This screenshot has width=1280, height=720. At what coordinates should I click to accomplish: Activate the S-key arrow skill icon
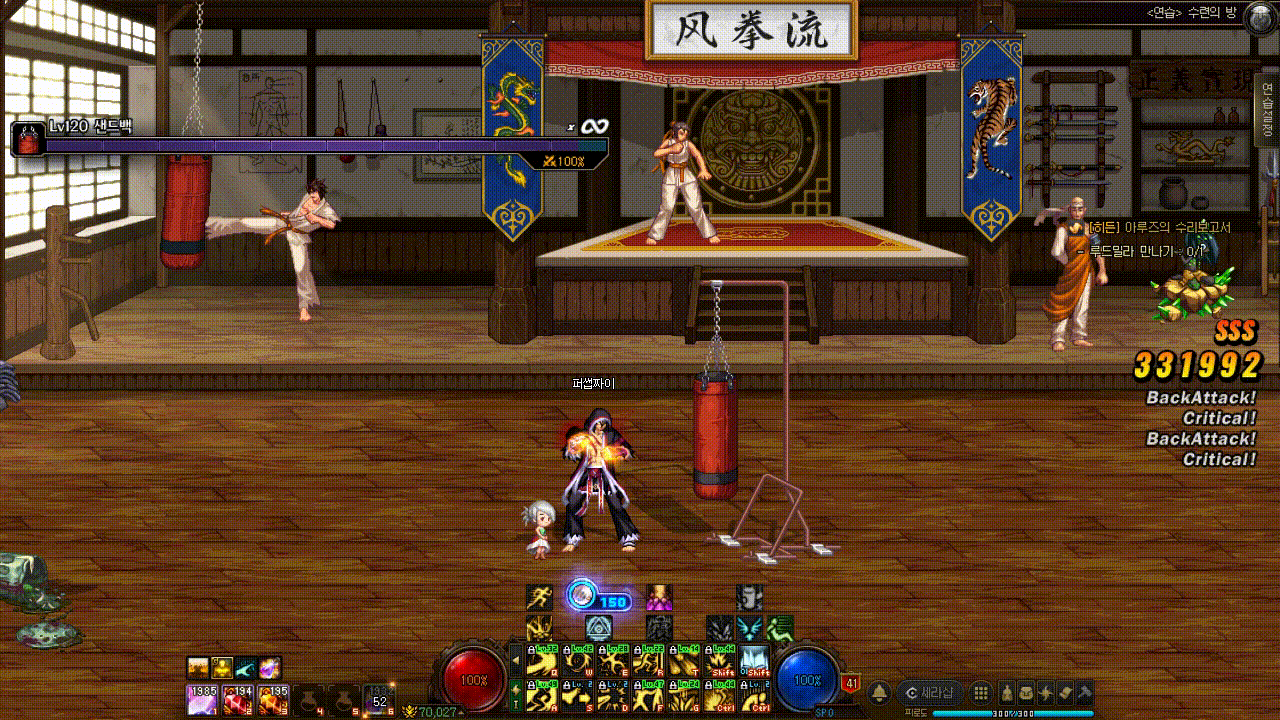coord(579,696)
